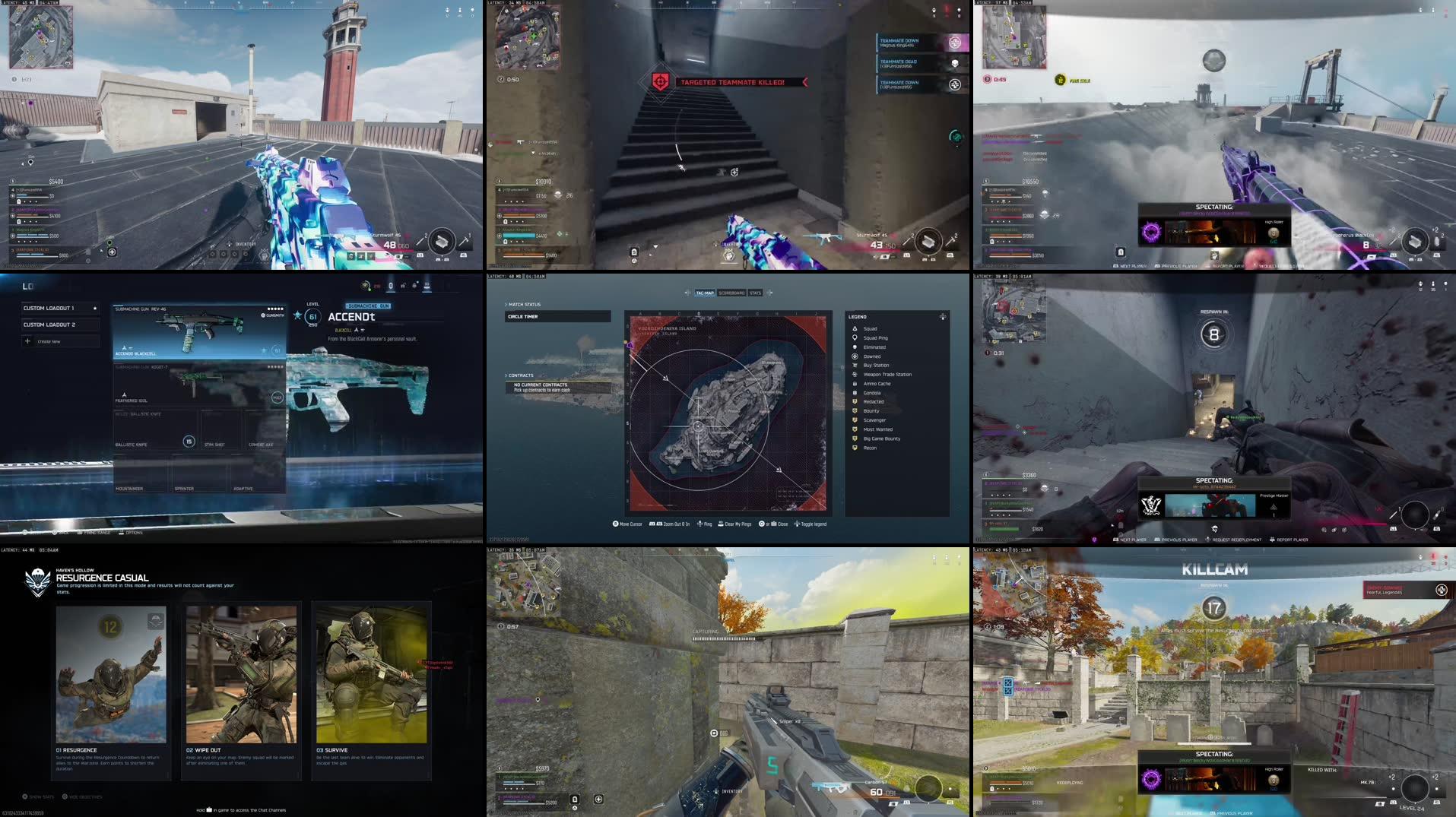Click the Bounty contract icon in the legend
This screenshot has height=817, width=1456.
(854, 411)
